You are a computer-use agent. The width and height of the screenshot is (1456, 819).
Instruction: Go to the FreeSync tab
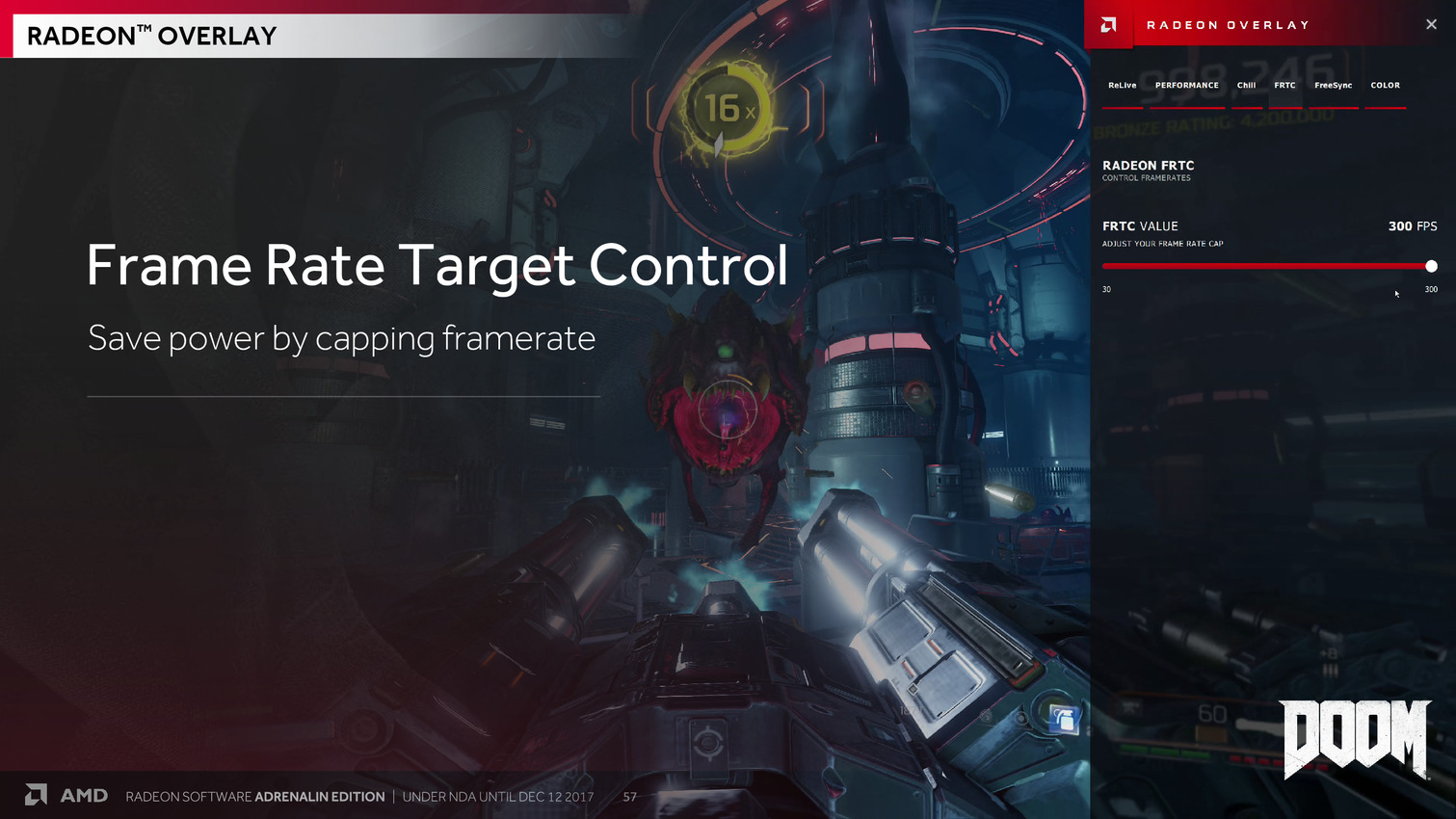1333,86
